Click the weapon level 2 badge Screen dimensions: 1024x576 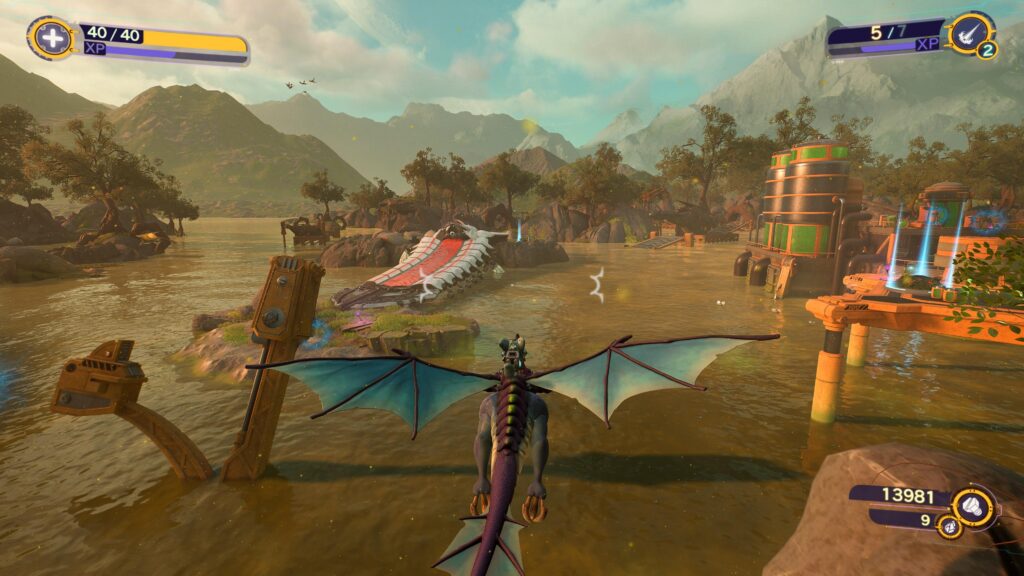pos(986,50)
